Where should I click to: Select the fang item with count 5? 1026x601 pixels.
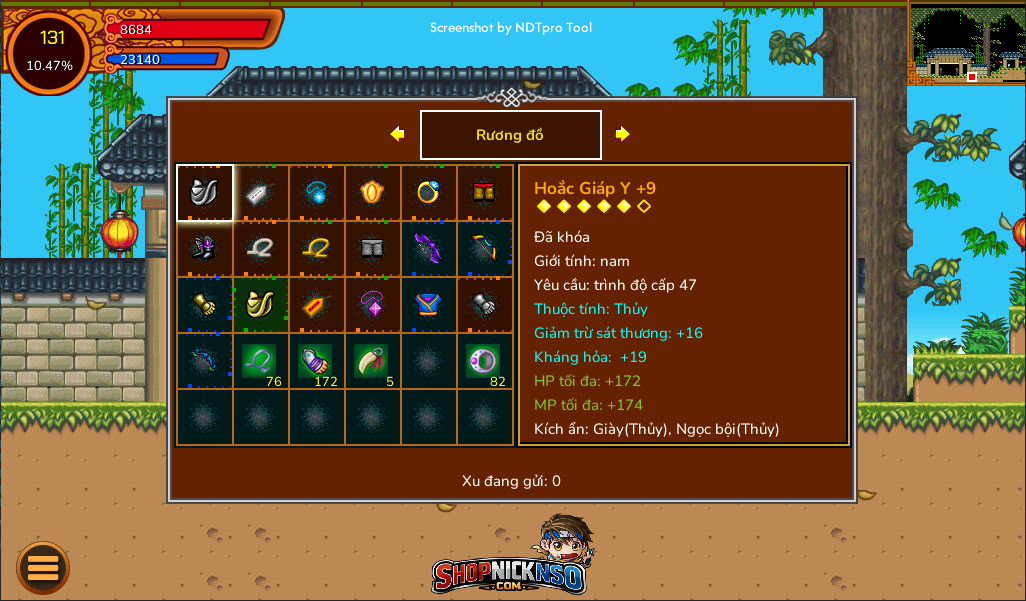373,361
